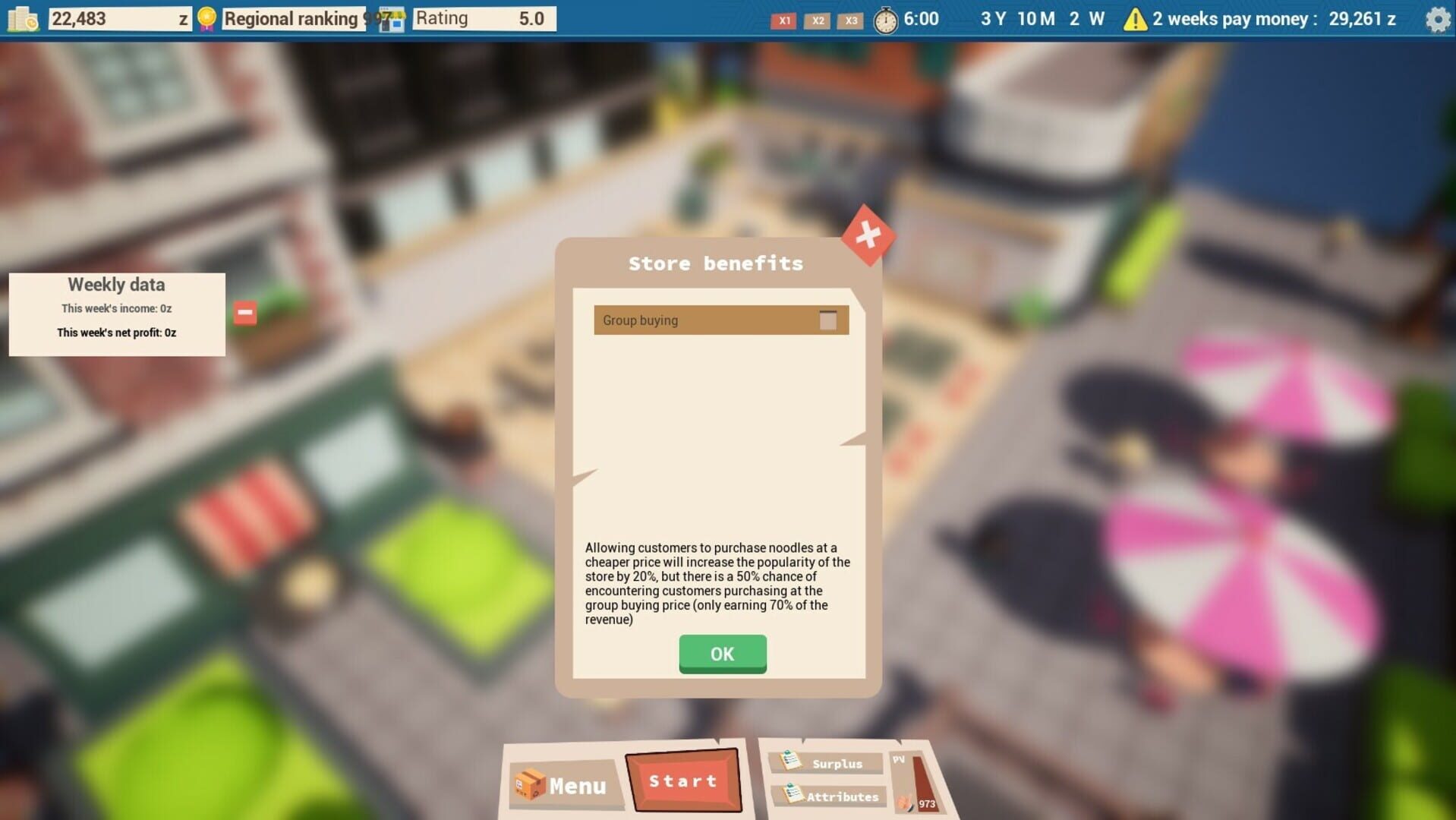Screen dimensions: 1456x820
Task: Enable the Group buying checkbox
Action: (829, 320)
